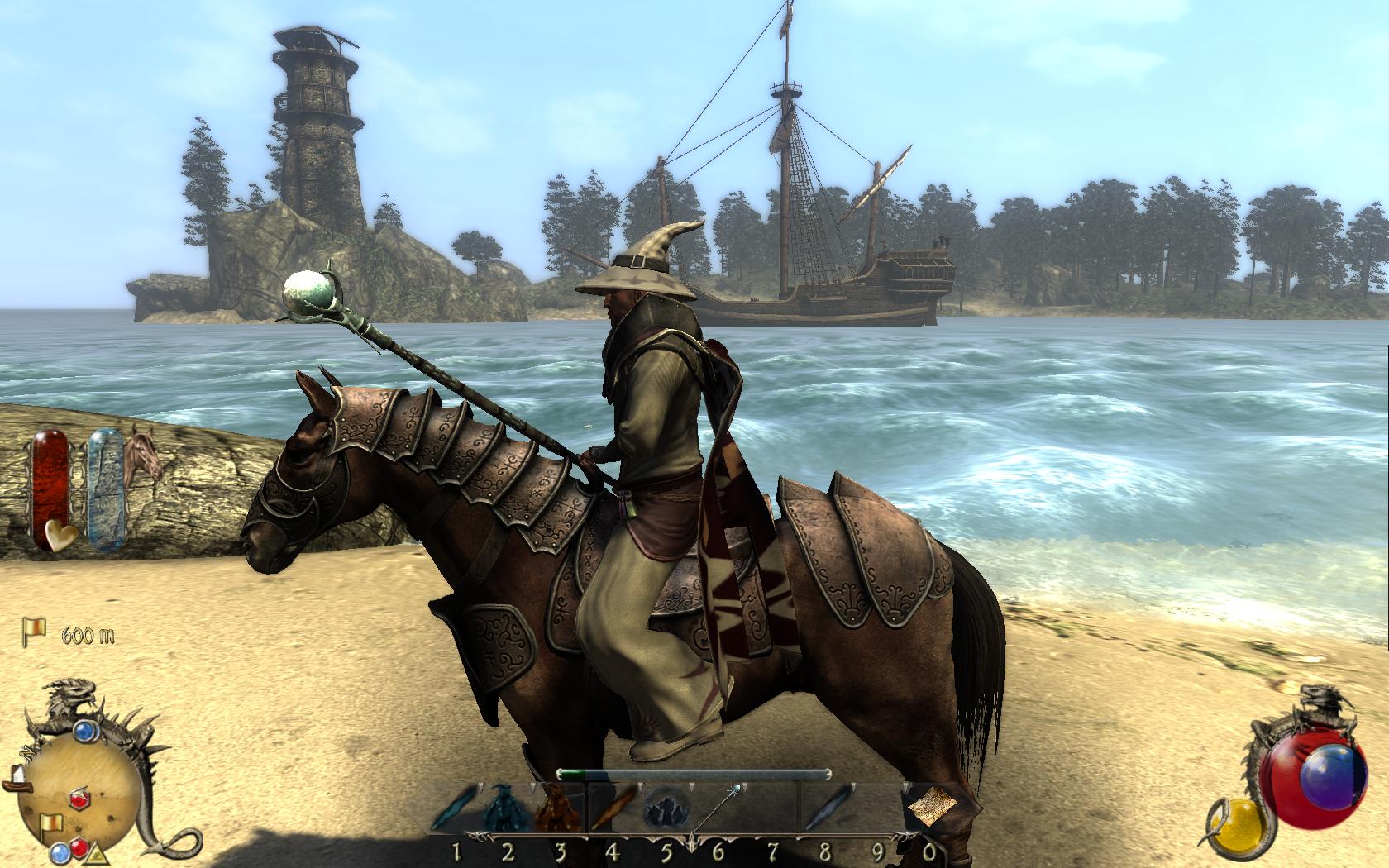Screen dimensions: 1389x868
Task: Click the blue gem atop the minimap
Action: point(86,731)
